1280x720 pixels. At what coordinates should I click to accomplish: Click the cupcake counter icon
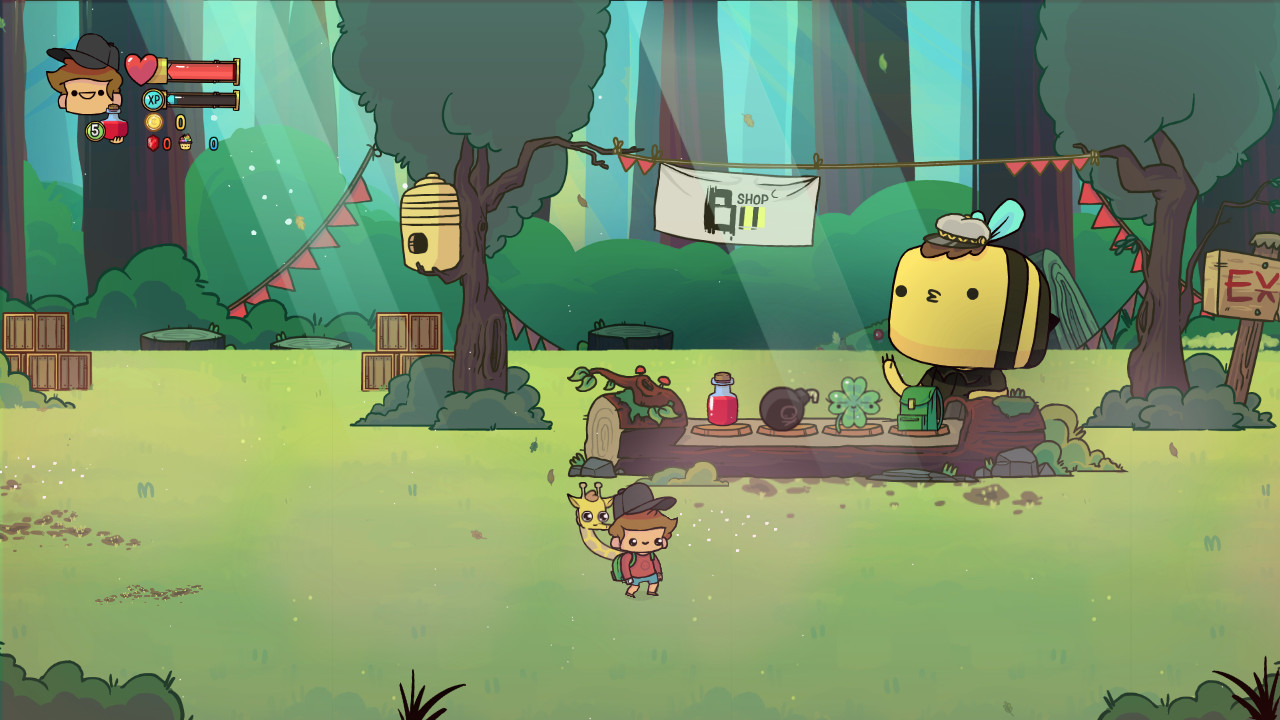tap(186, 143)
